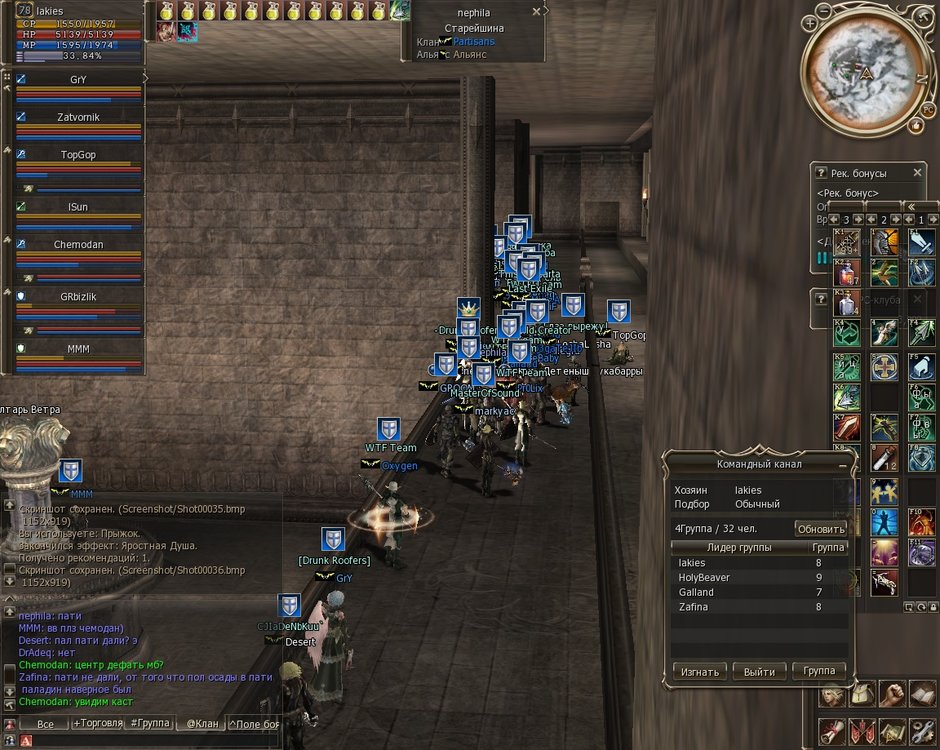940x750 pixels.
Task: Open the +Торговля trade chat tab
Action: [x=97, y=723]
